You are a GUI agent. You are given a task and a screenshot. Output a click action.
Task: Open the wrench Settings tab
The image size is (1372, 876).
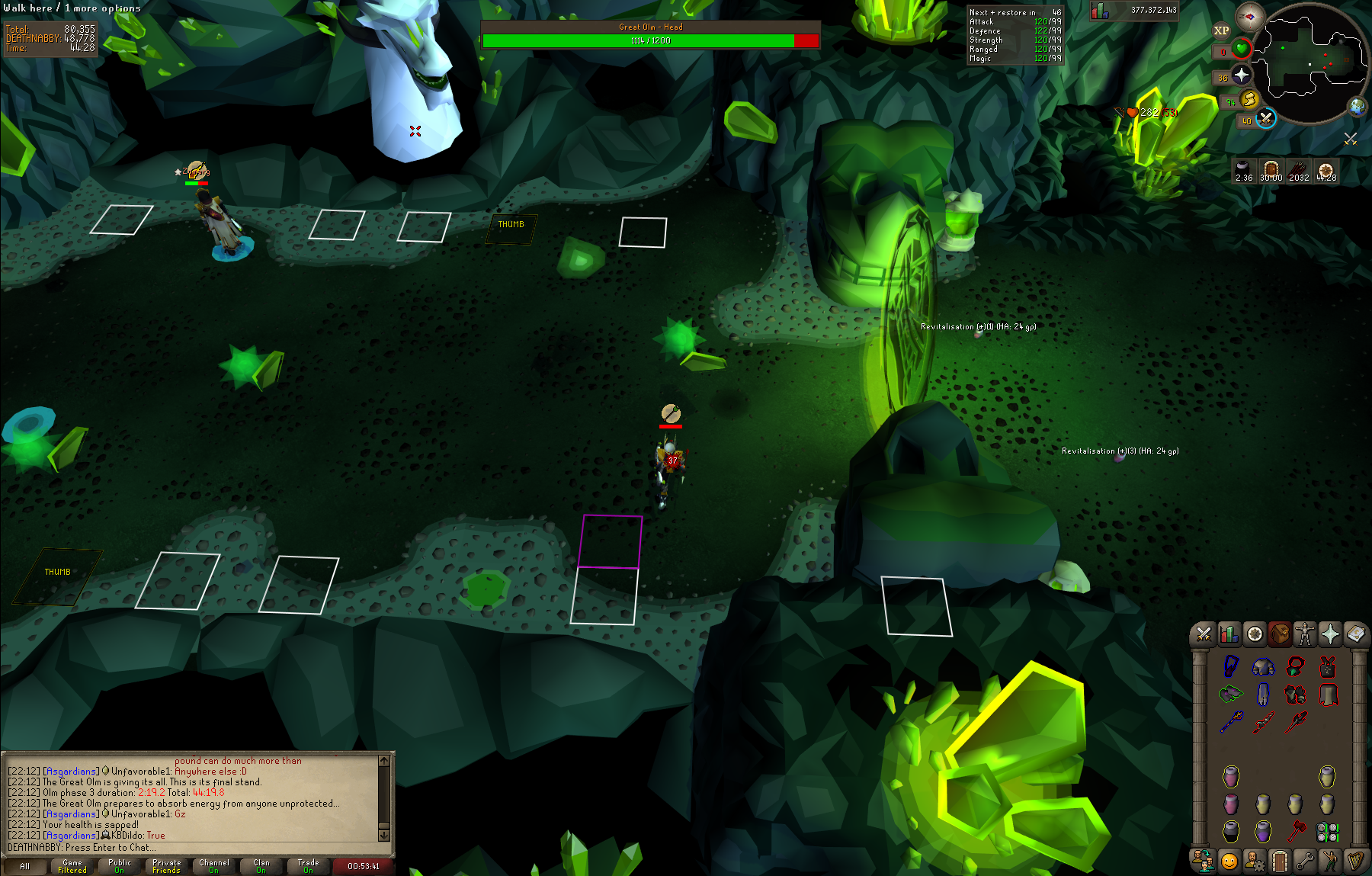(x=1305, y=861)
